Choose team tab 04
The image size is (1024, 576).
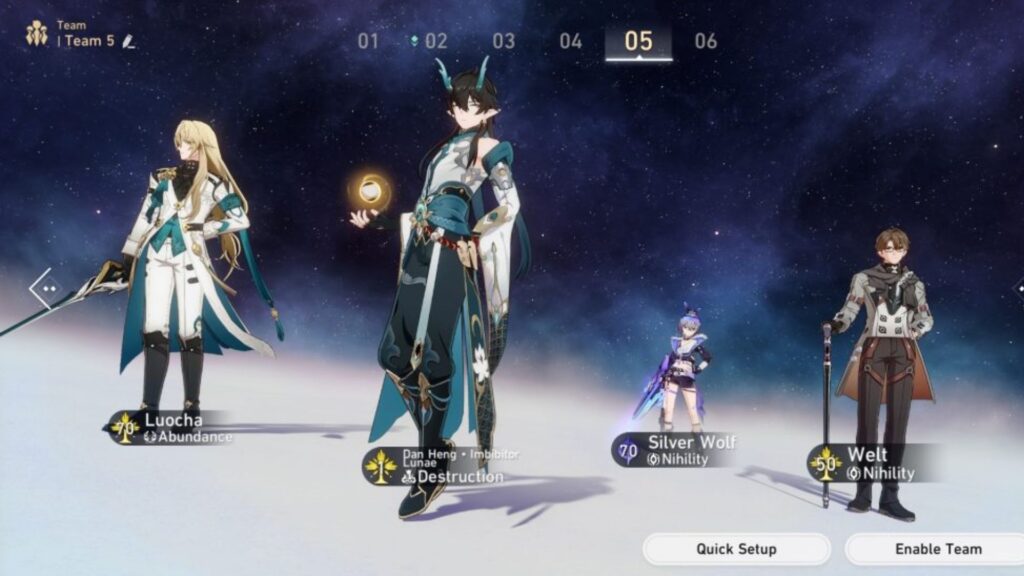click(x=570, y=41)
